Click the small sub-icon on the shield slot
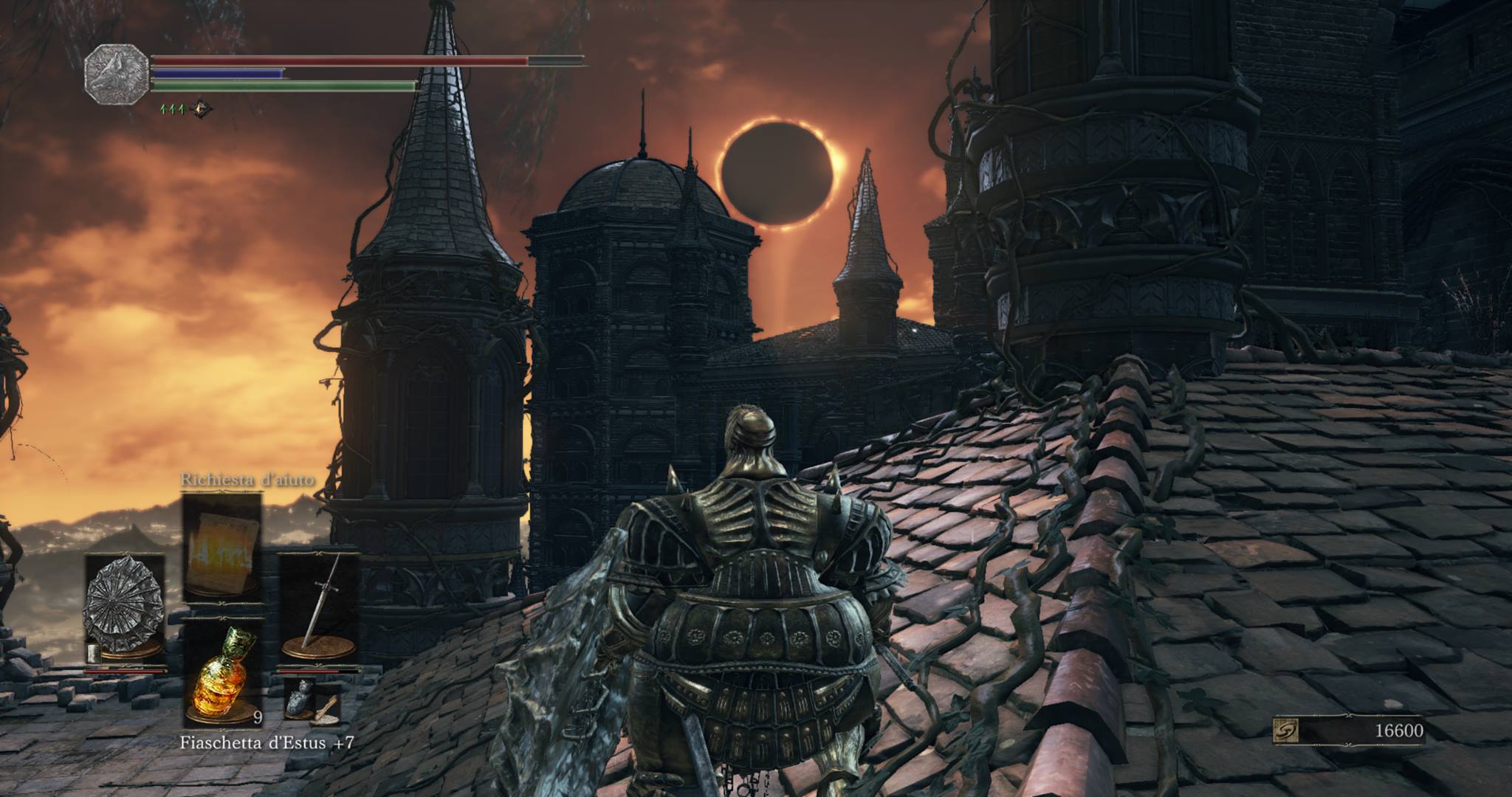1512x797 pixels. tap(93, 652)
